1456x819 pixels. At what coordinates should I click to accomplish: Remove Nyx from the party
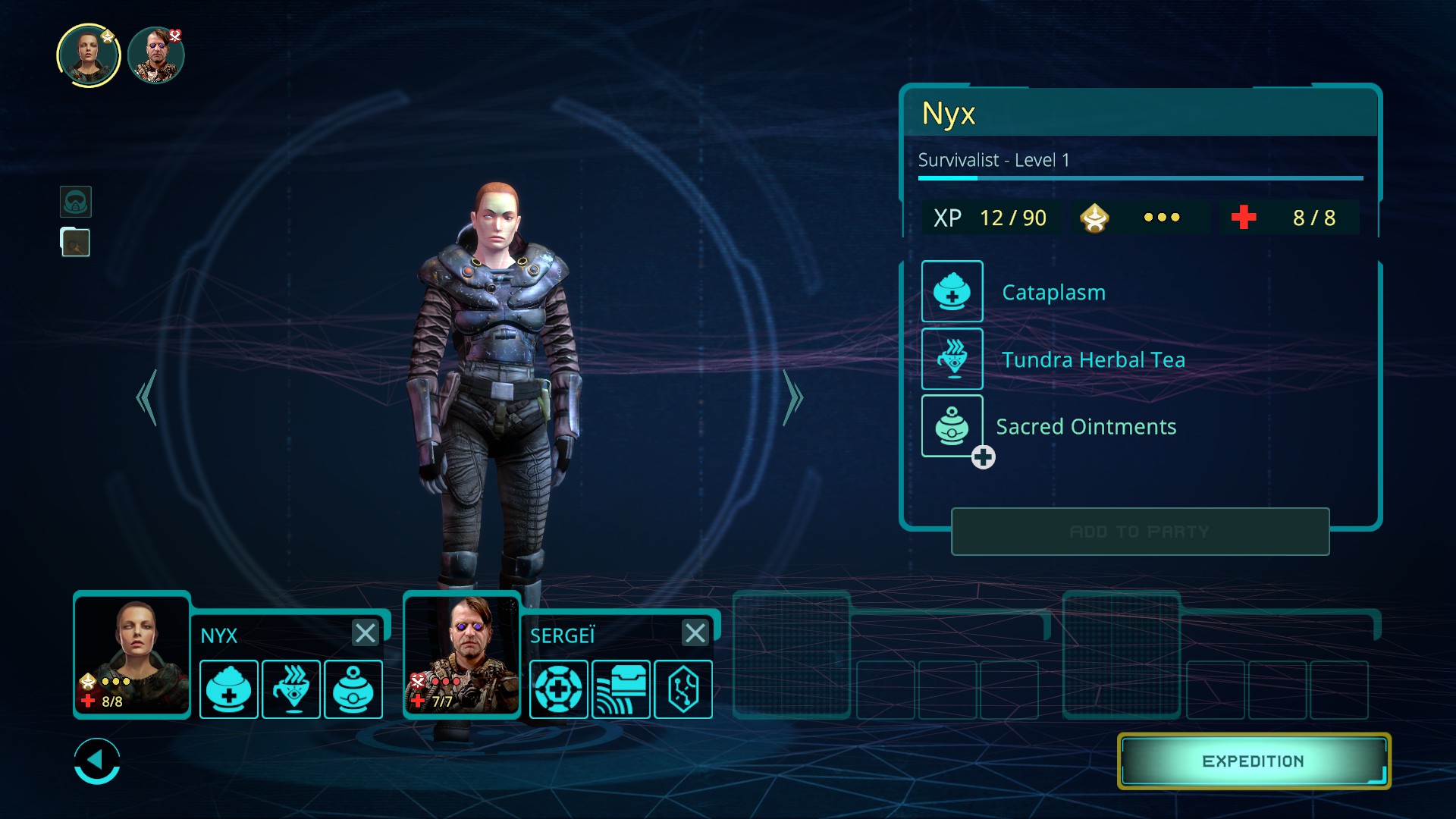[x=365, y=632]
